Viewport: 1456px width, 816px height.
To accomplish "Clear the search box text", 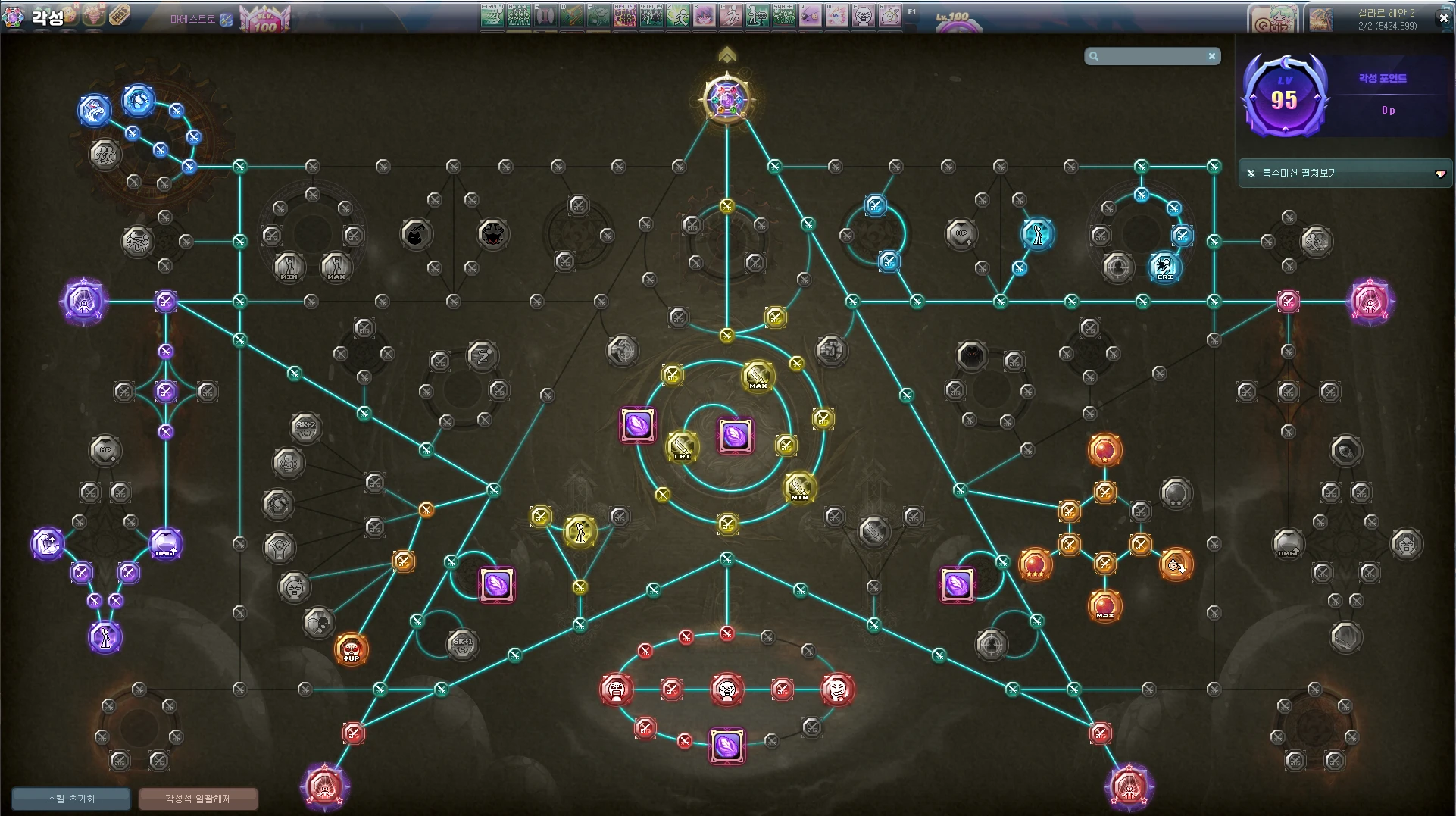I will 1212,56.
